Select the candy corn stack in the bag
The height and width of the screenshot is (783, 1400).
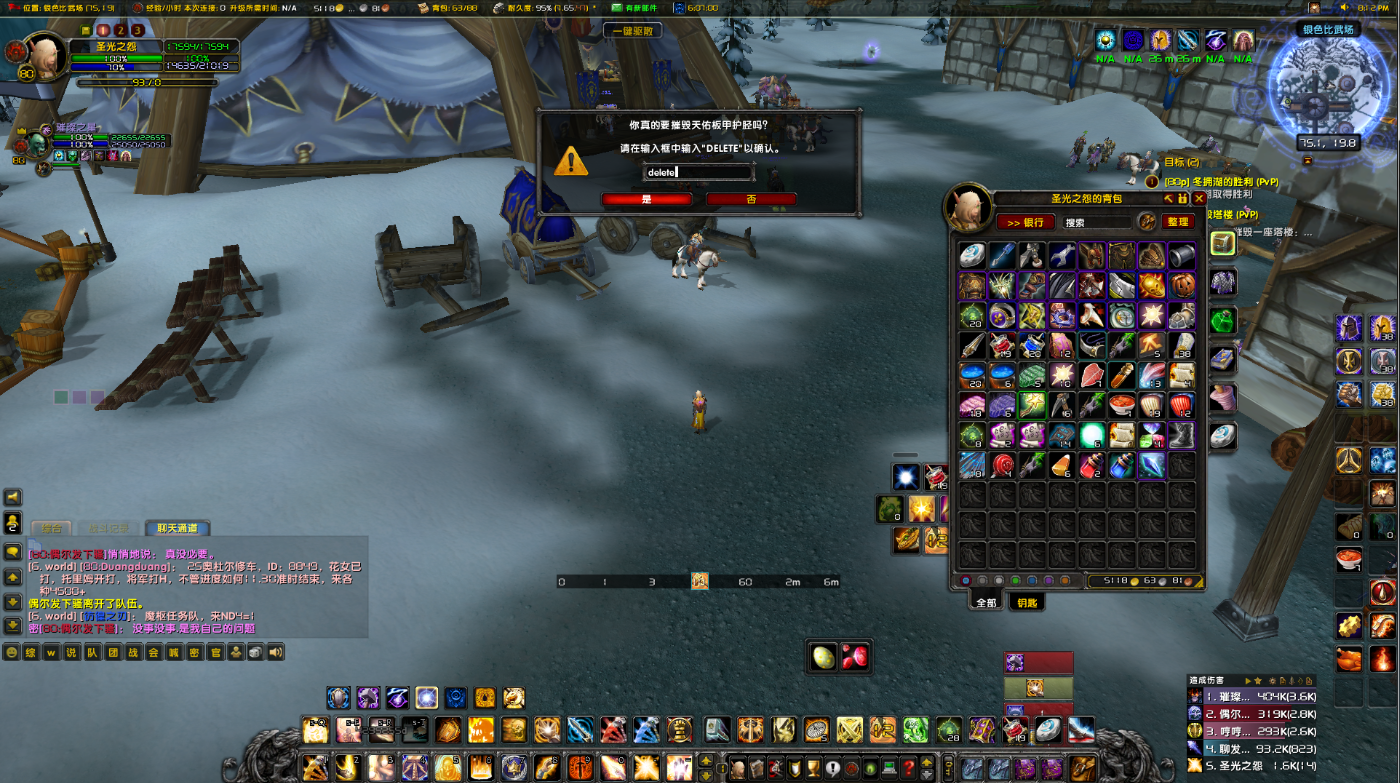click(1062, 466)
